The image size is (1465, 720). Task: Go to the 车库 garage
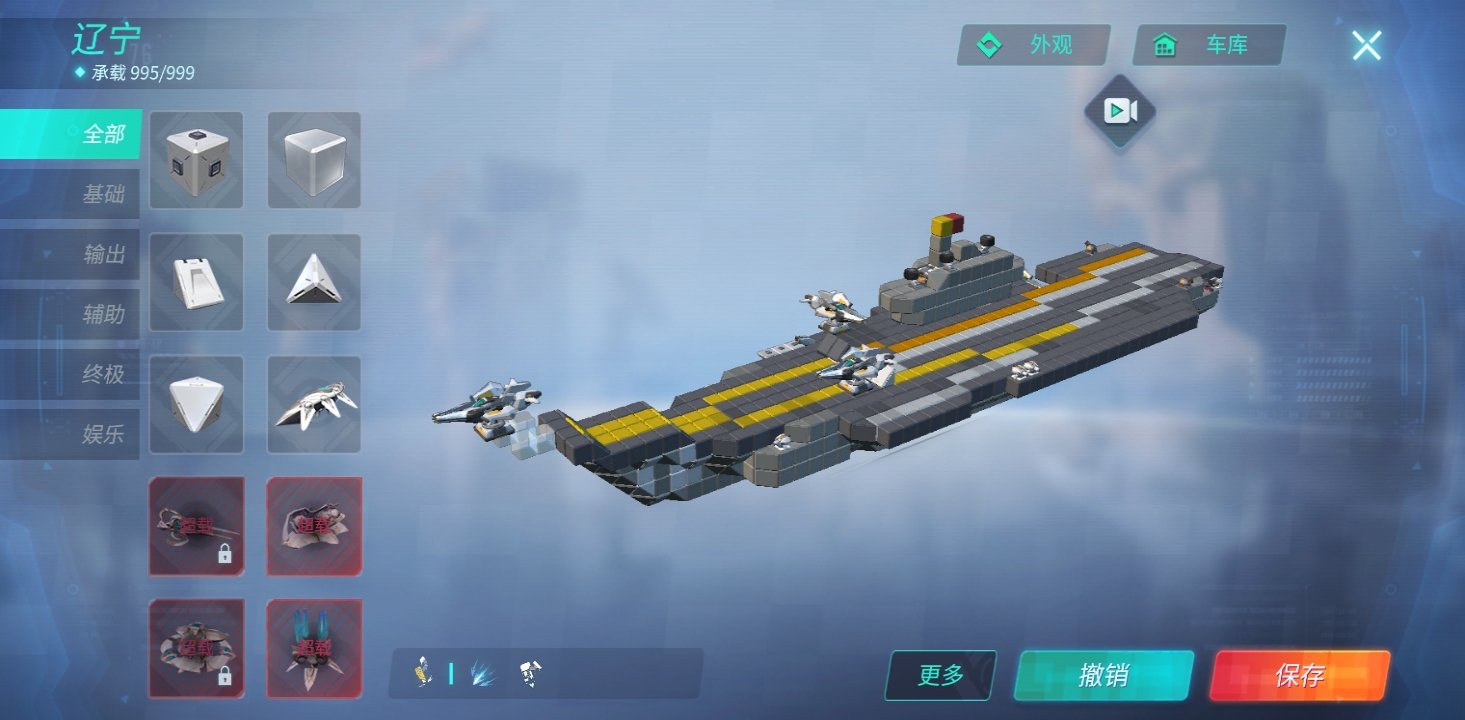(1209, 45)
